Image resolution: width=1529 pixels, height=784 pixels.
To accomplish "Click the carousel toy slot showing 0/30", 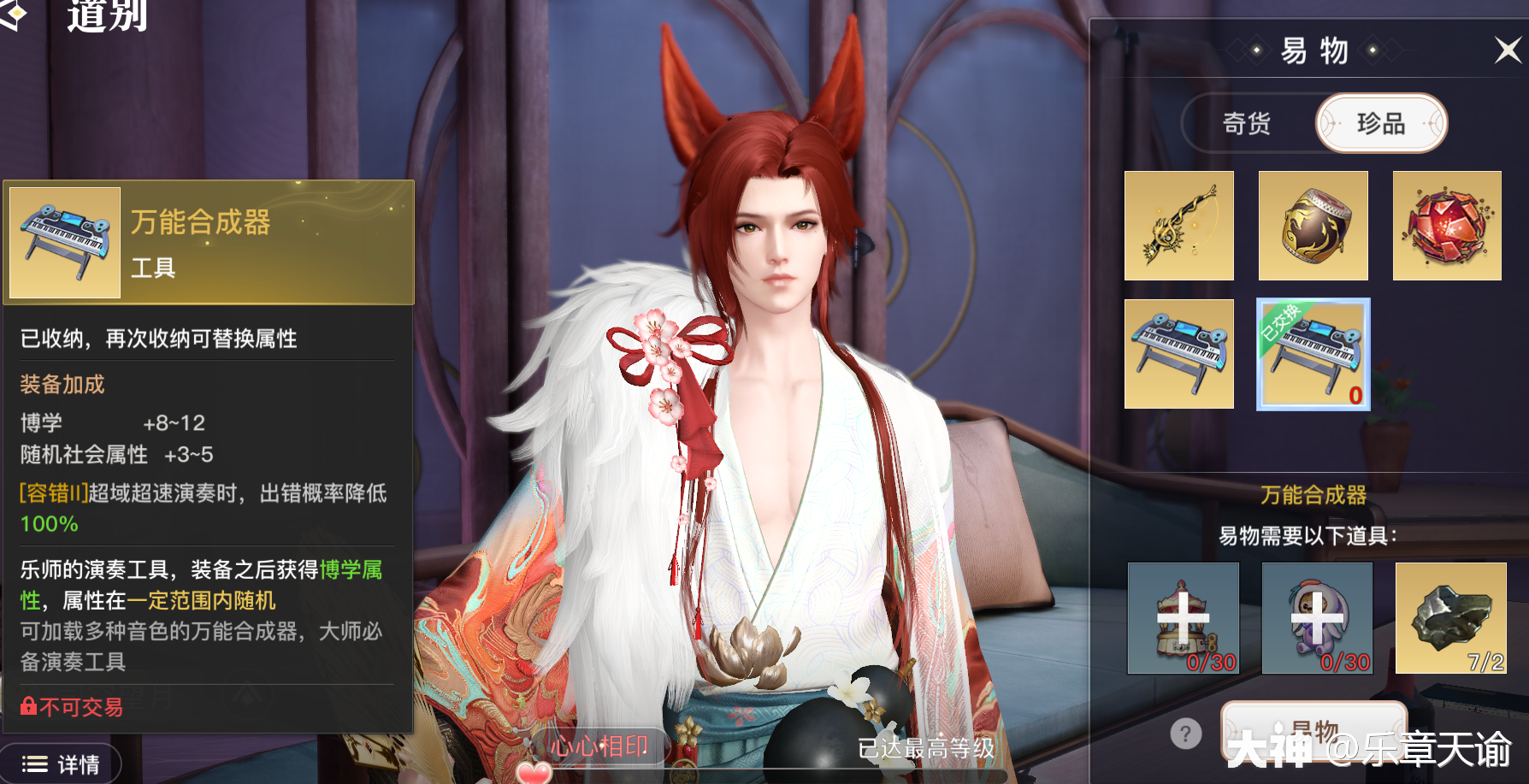I will click(x=1183, y=618).
